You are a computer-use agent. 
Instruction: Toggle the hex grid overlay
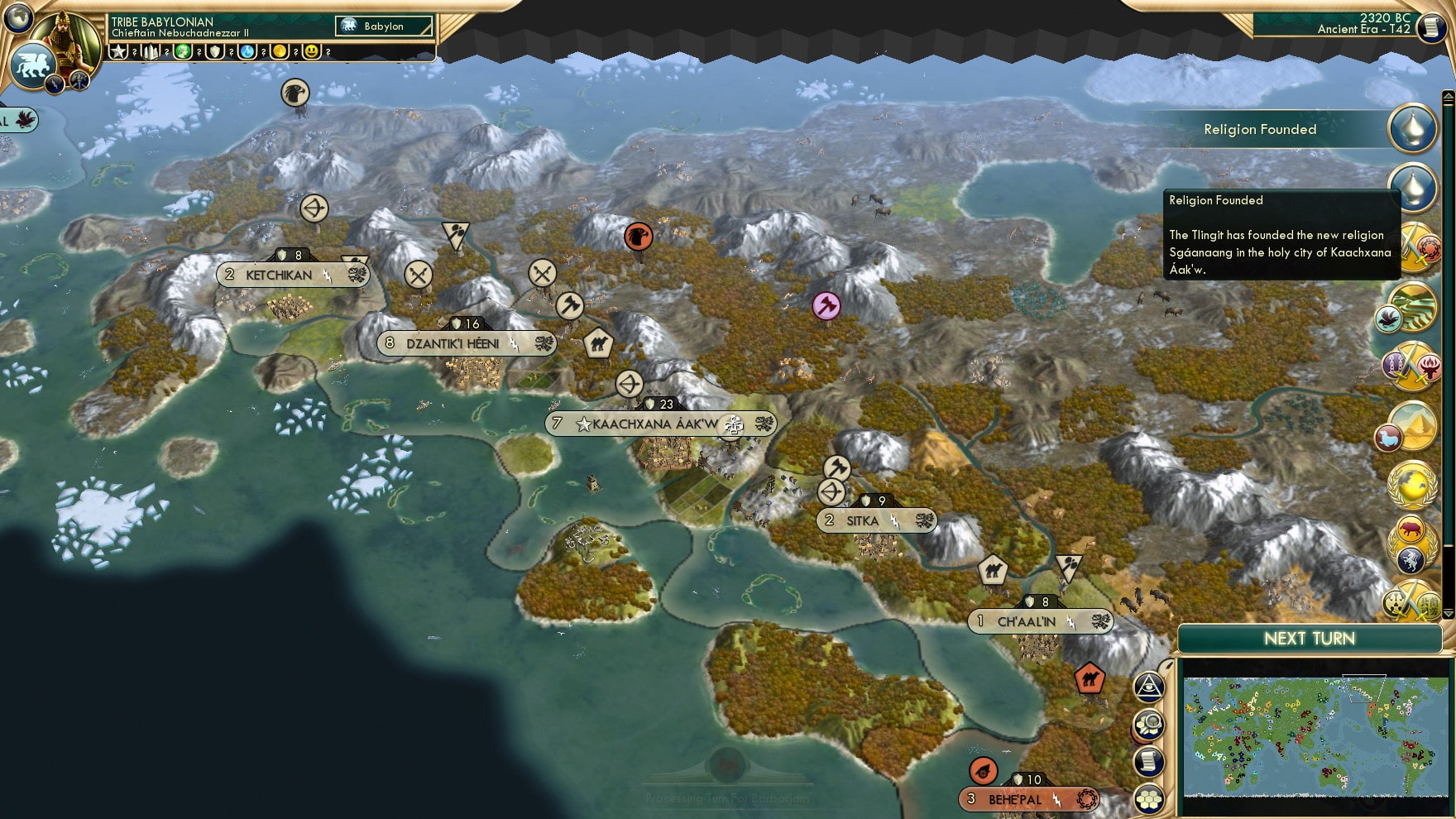[x=1150, y=796]
